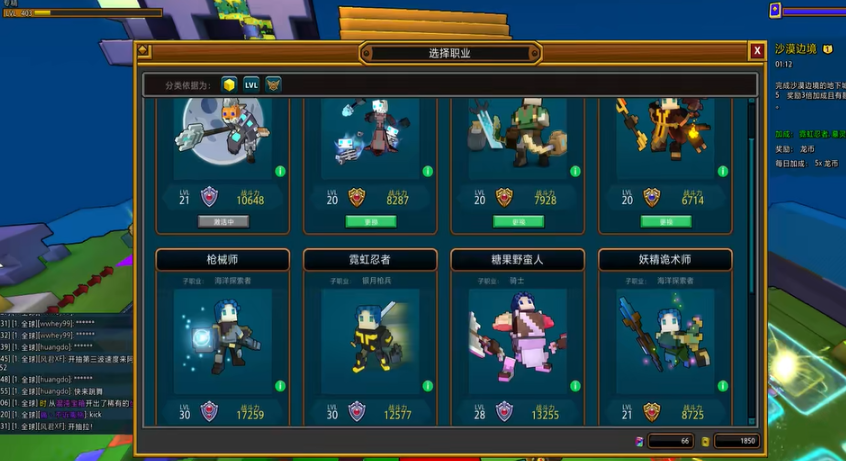Click 更换 under the 8287 power class
Image resolution: width=846 pixels, height=461 pixels.
coord(370,221)
